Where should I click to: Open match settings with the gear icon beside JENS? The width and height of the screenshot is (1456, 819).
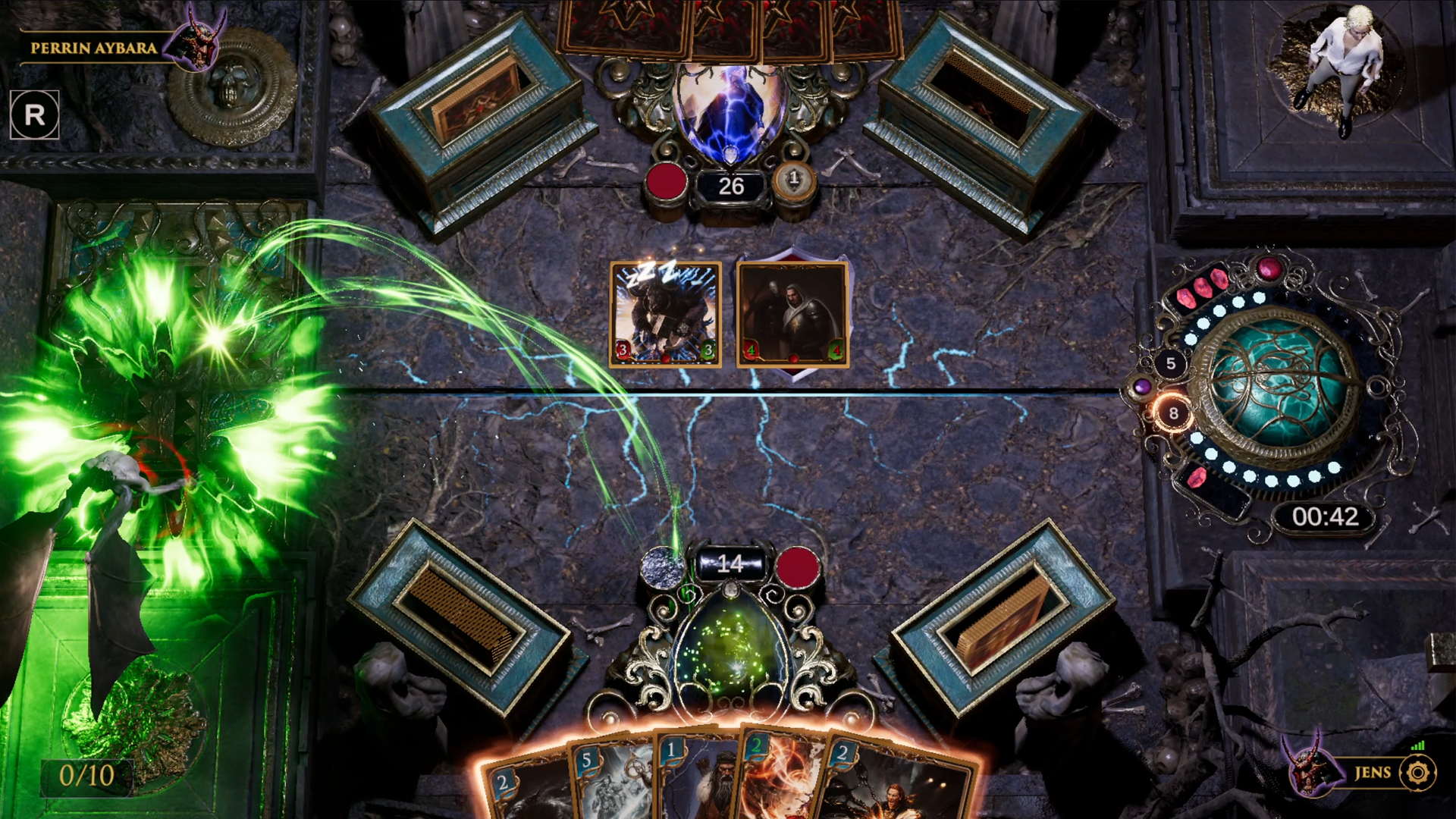coord(1417,773)
